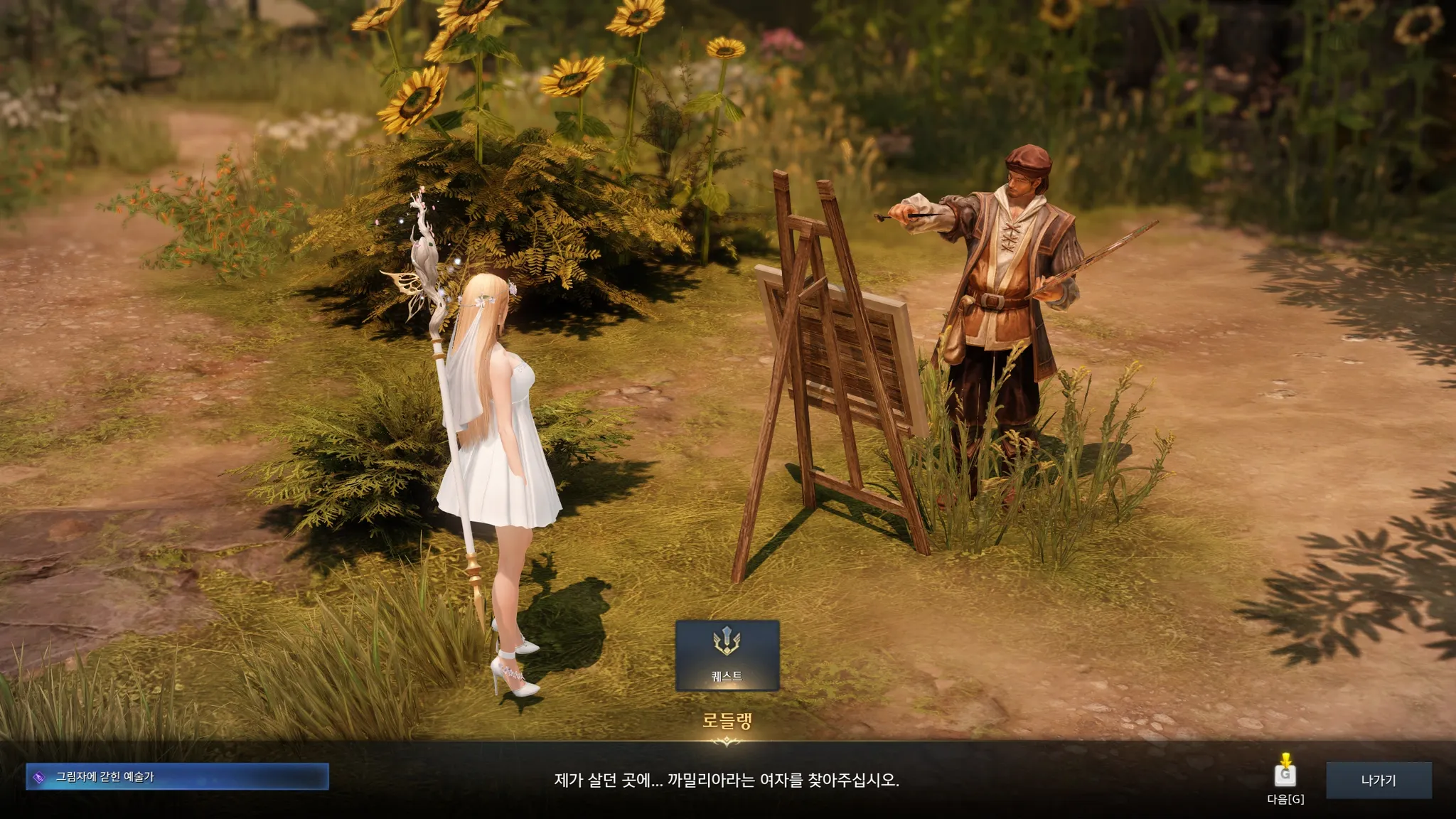
Task: Click the 나가기 exit button
Action: point(1379,780)
